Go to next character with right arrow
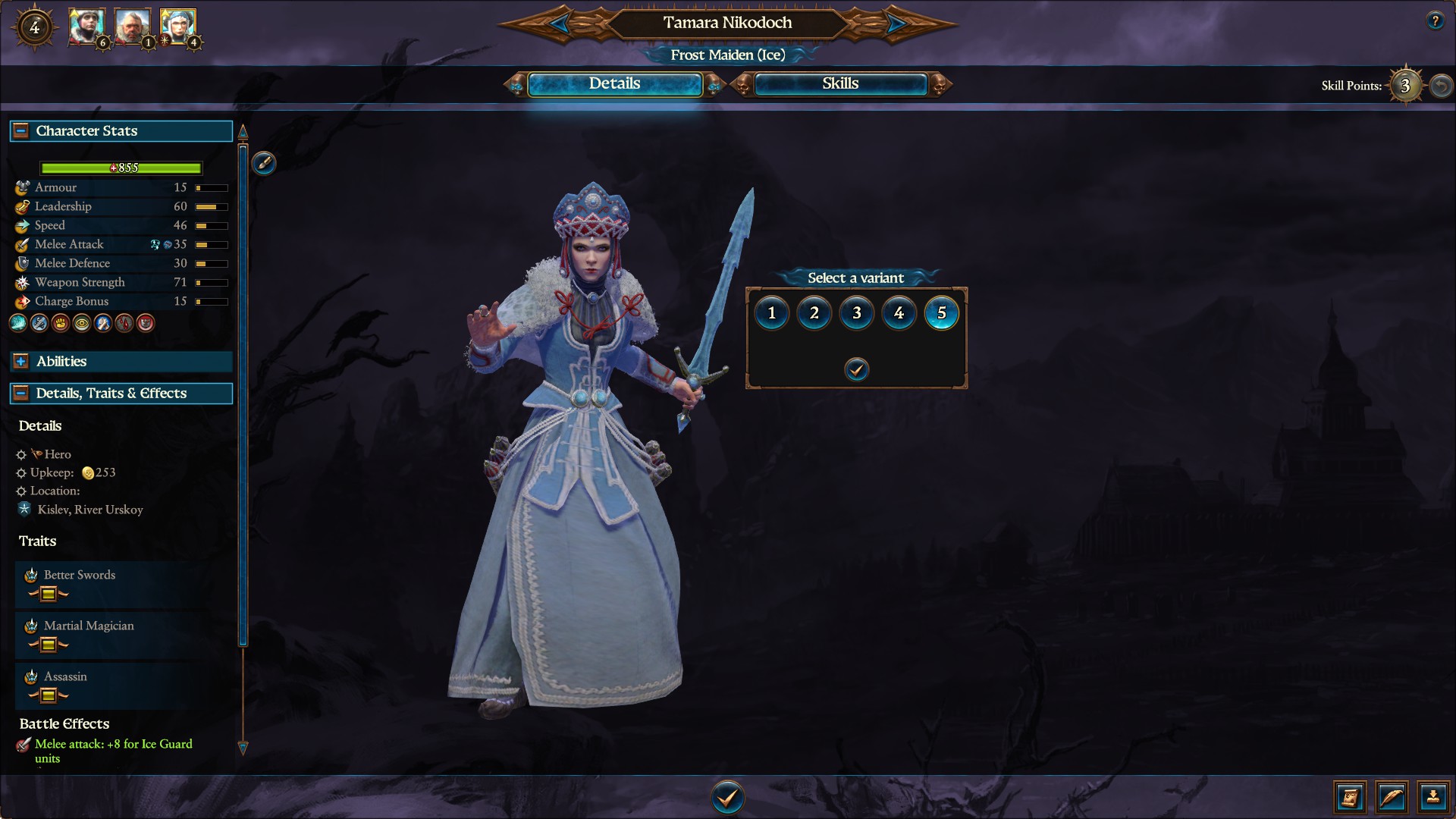Image resolution: width=1456 pixels, height=819 pixels. pyautogui.click(x=896, y=24)
